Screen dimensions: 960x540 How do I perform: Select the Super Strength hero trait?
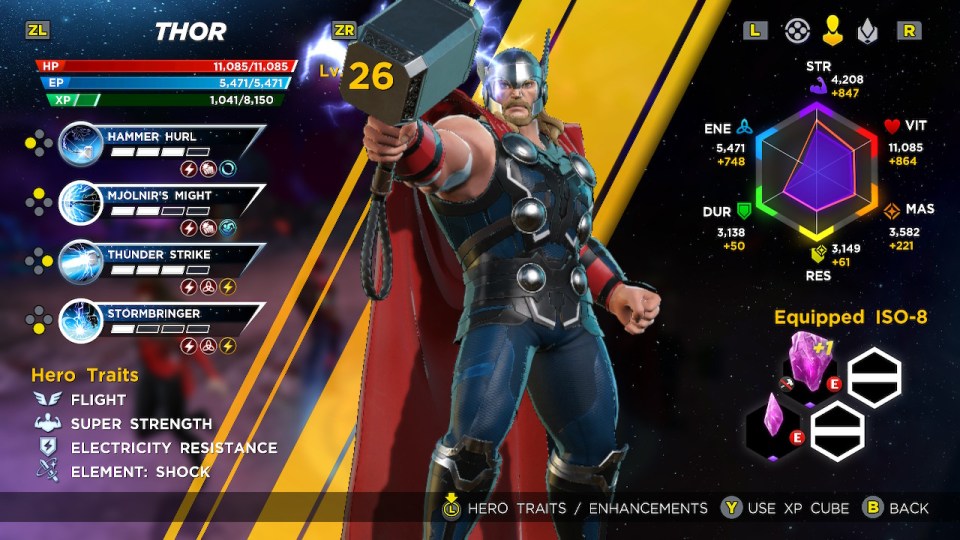[x=141, y=424]
